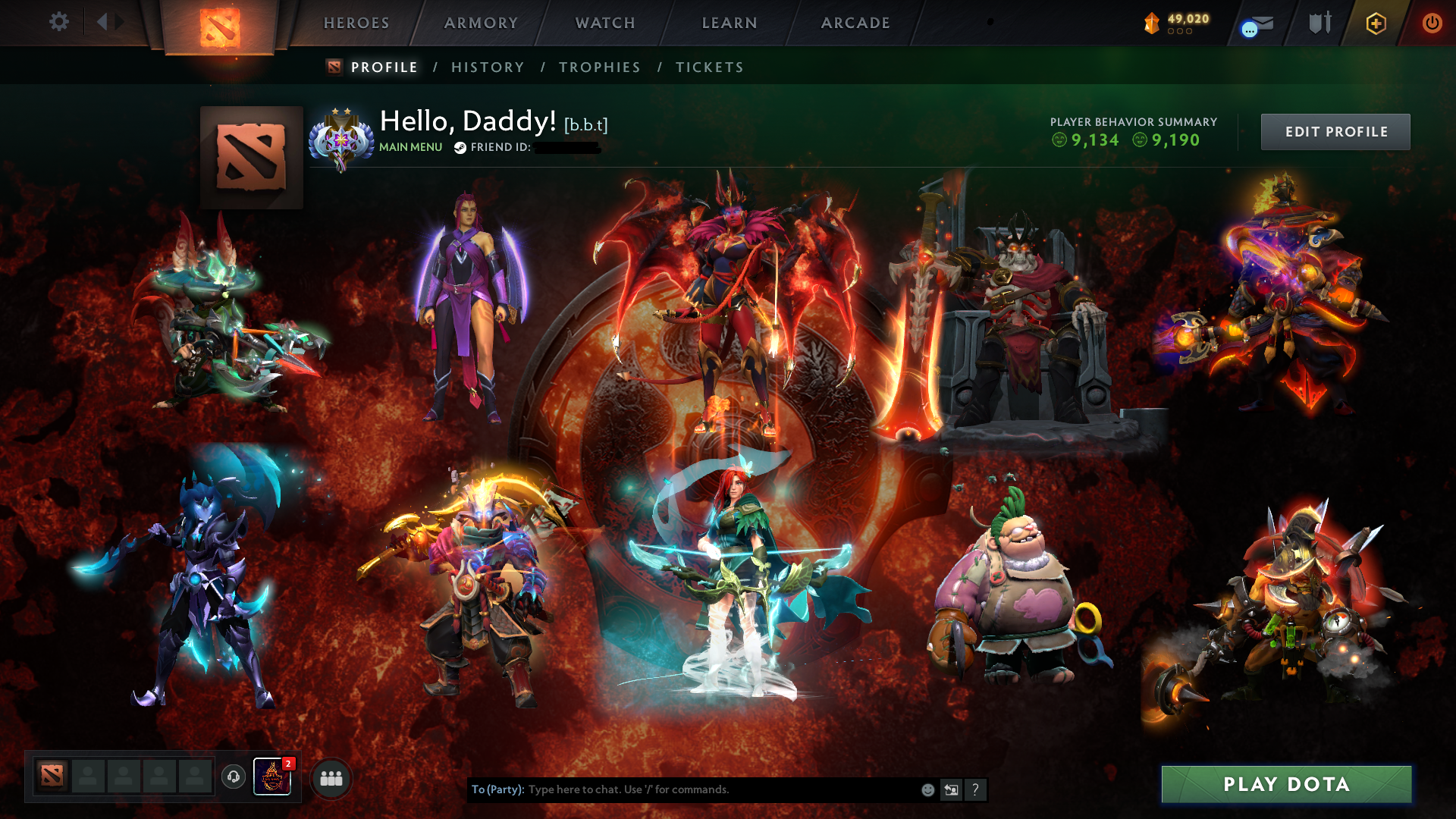Screen dimensions: 1456x819
Task: Click the orange power button icon
Action: [1432, 23]
